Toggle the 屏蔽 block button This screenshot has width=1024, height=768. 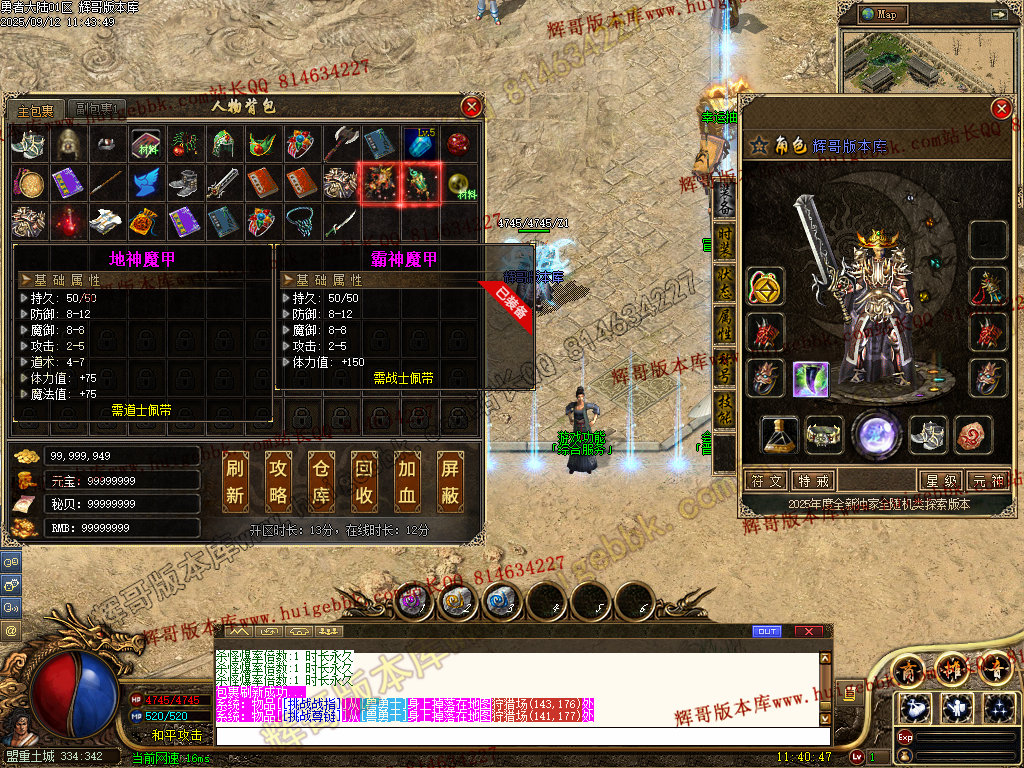click(451, 481)
